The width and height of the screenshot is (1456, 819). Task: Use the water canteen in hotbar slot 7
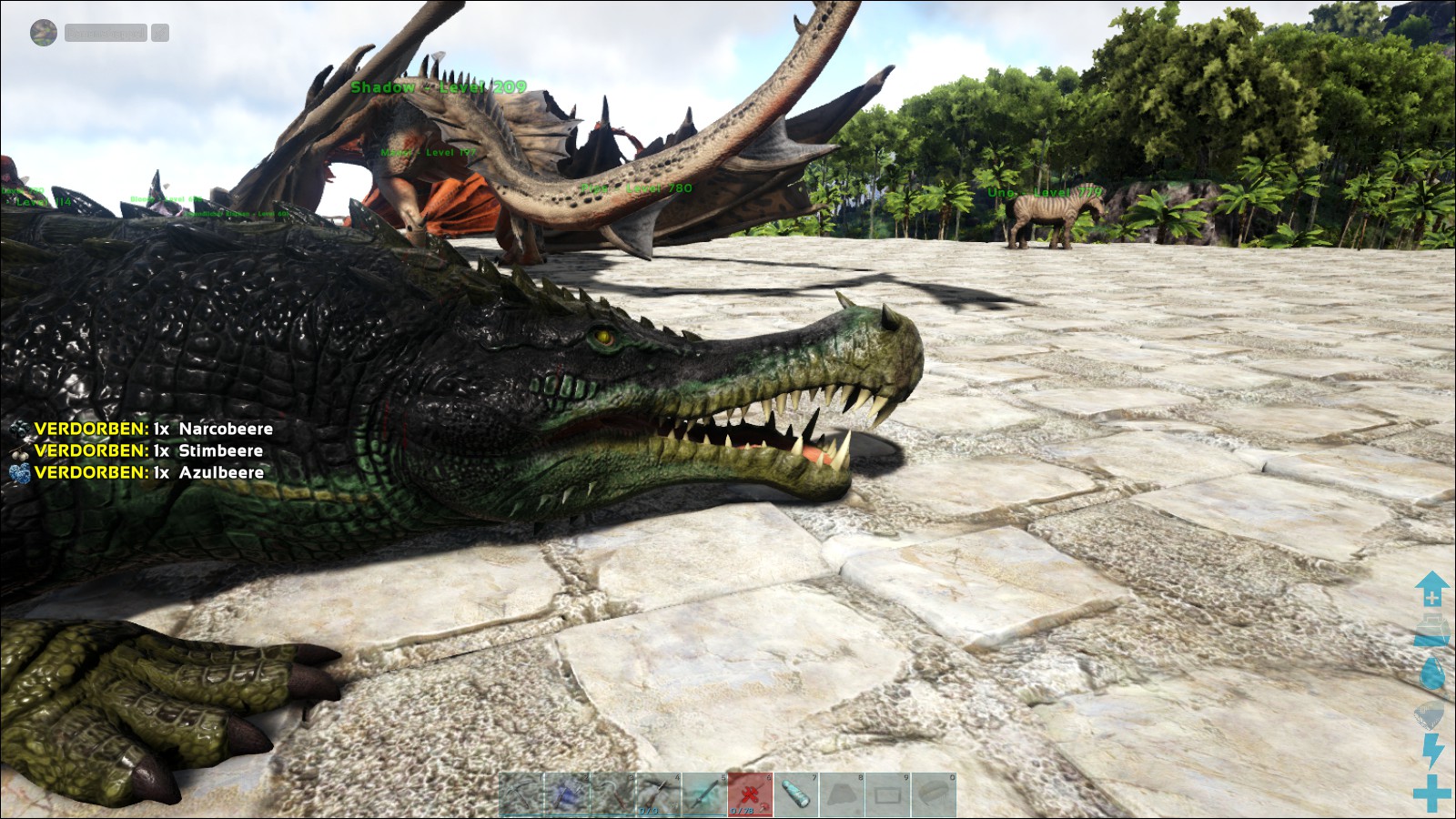tap(795, 794)
